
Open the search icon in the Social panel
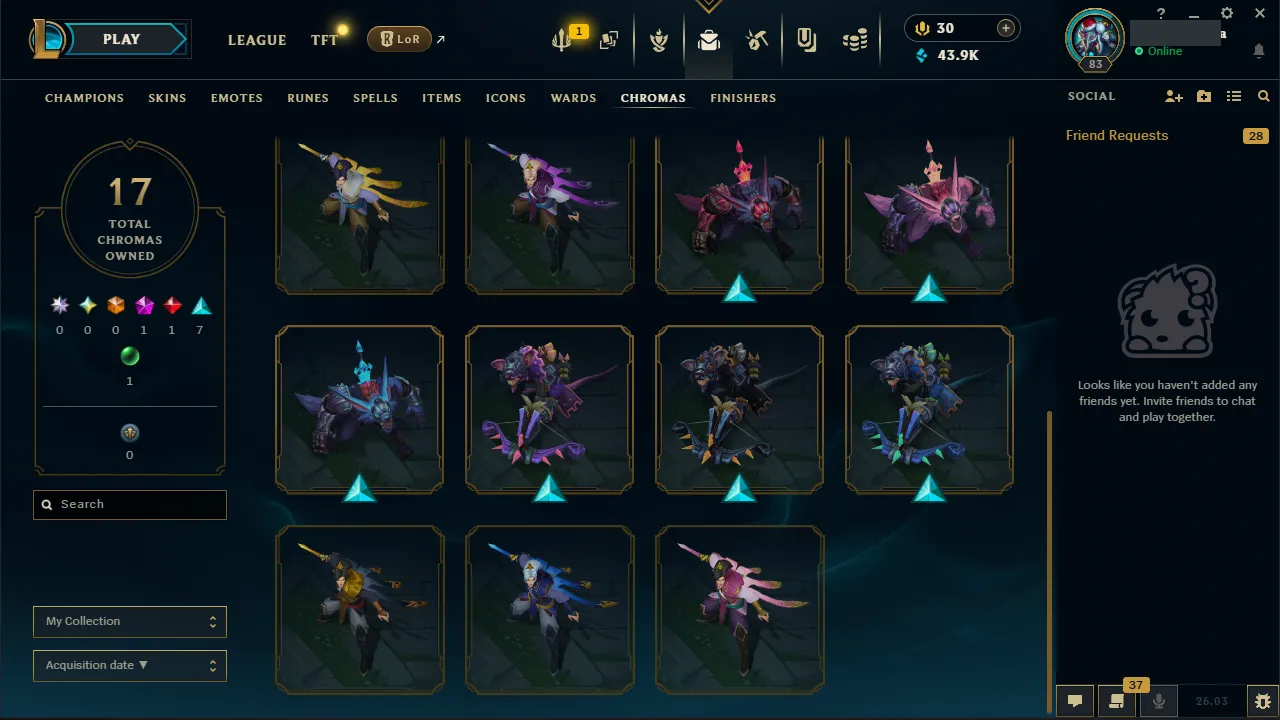(x=1263, y=96)
